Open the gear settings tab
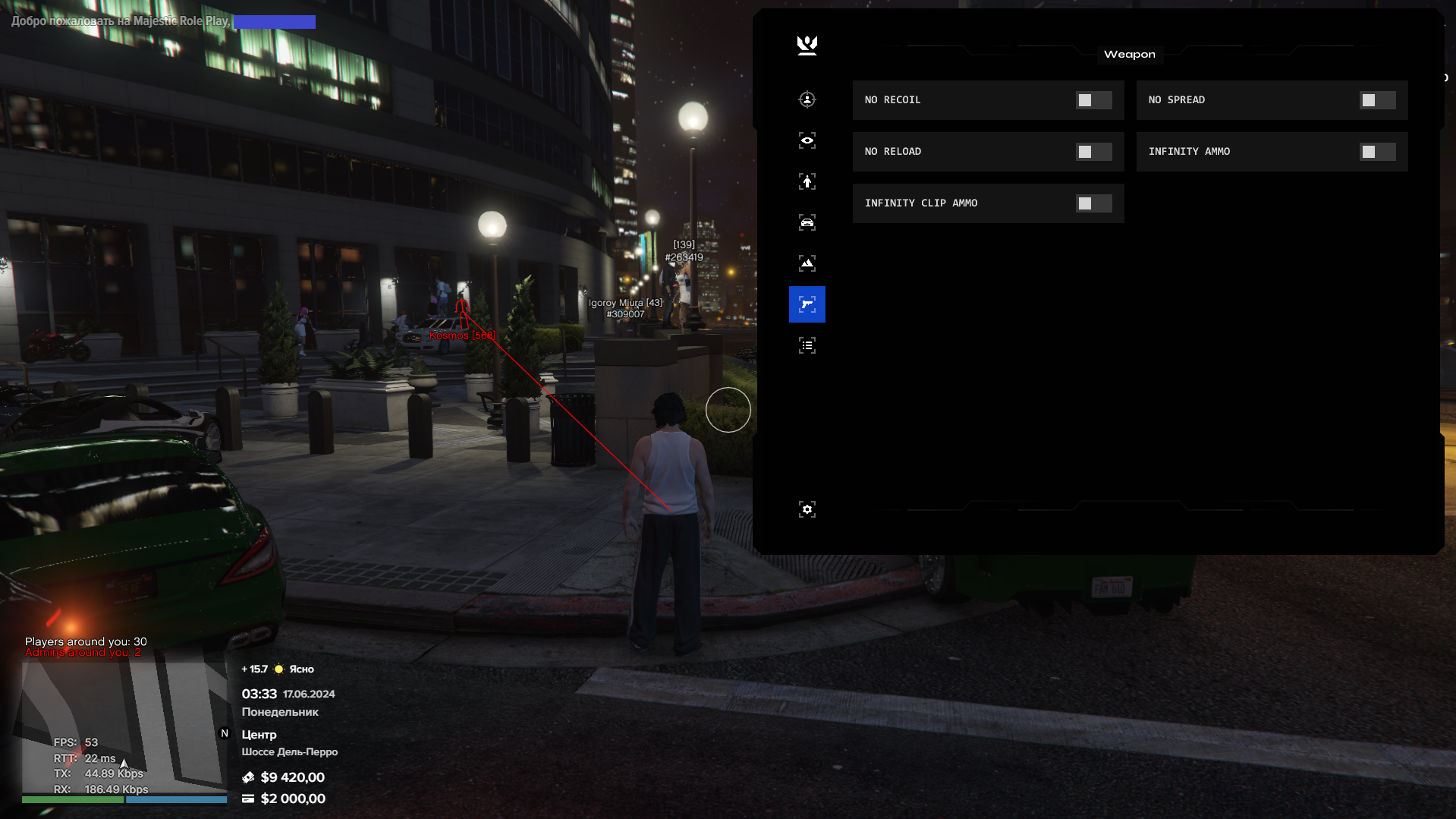1456x819 pixels. coord(807,509)
